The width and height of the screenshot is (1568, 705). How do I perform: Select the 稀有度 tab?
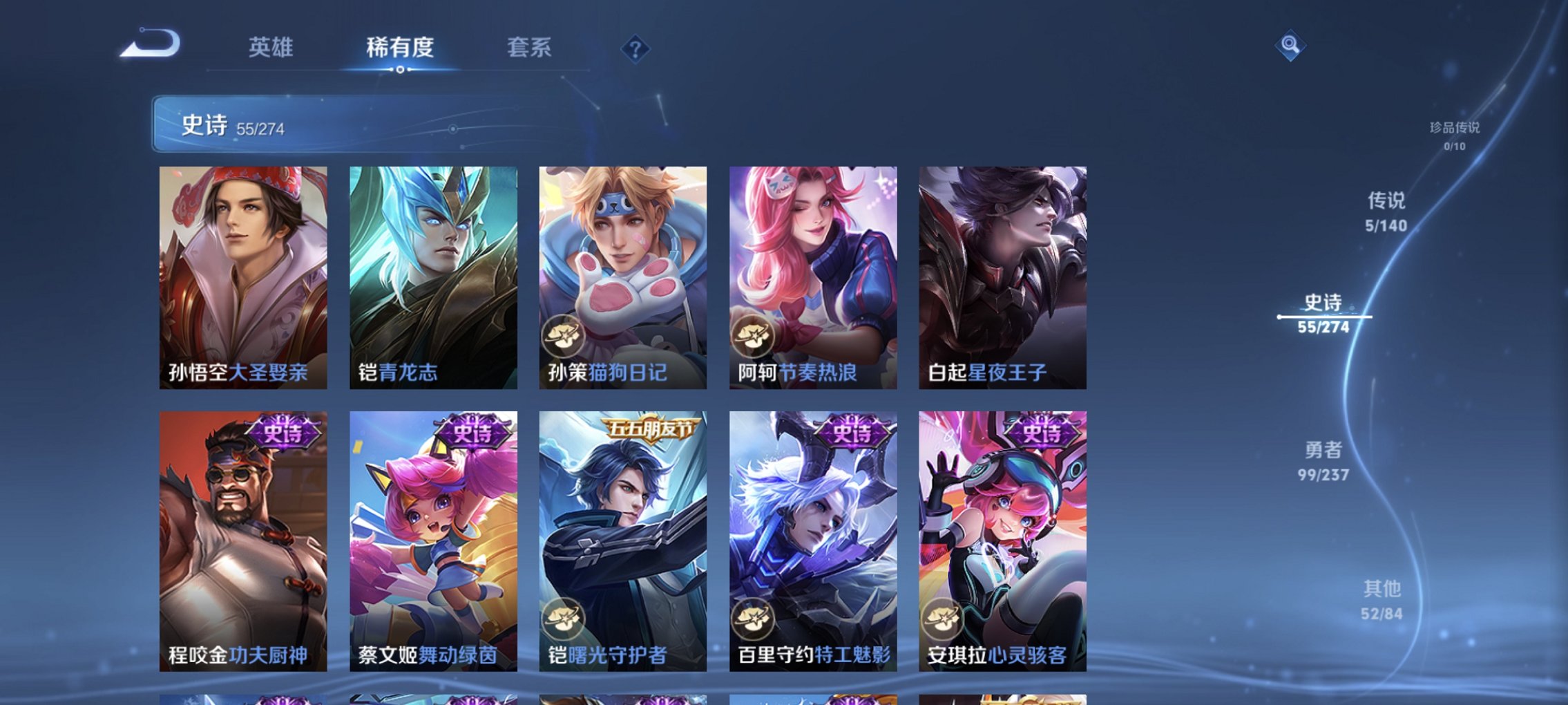click(x=401, y=47)
